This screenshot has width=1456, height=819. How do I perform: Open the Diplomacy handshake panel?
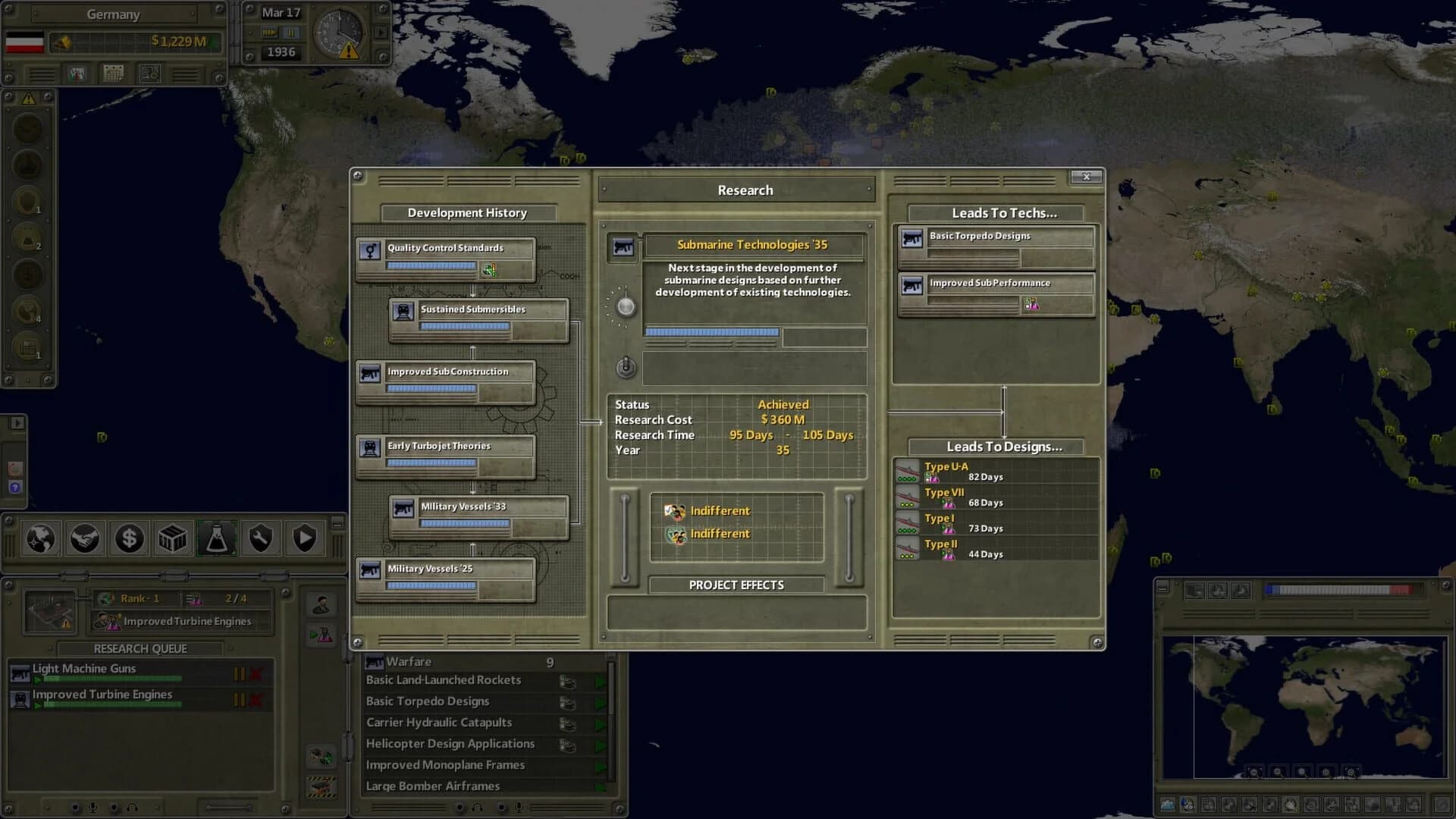(85, 538)
